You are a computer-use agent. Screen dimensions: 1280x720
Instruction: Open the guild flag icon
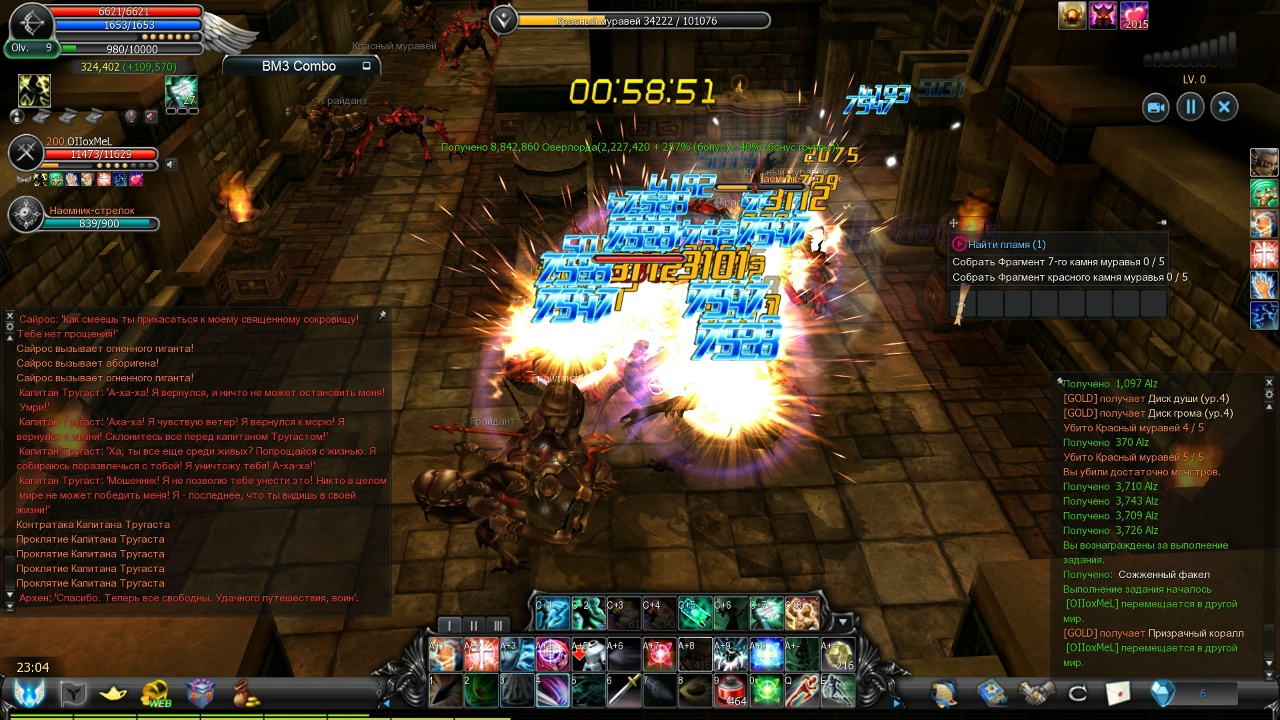click(x=74, y=693)
